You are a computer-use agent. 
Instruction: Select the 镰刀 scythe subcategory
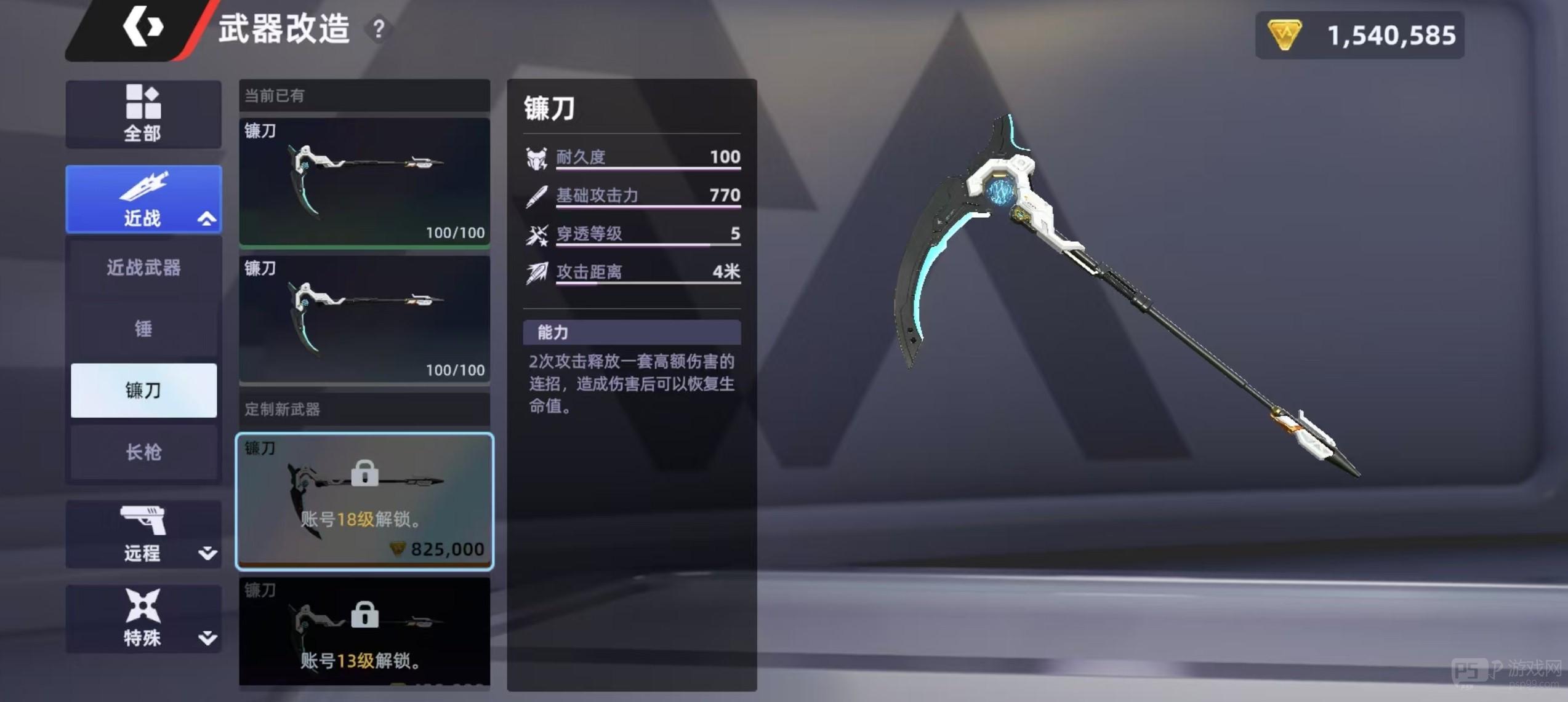click(x=143, y=390)
